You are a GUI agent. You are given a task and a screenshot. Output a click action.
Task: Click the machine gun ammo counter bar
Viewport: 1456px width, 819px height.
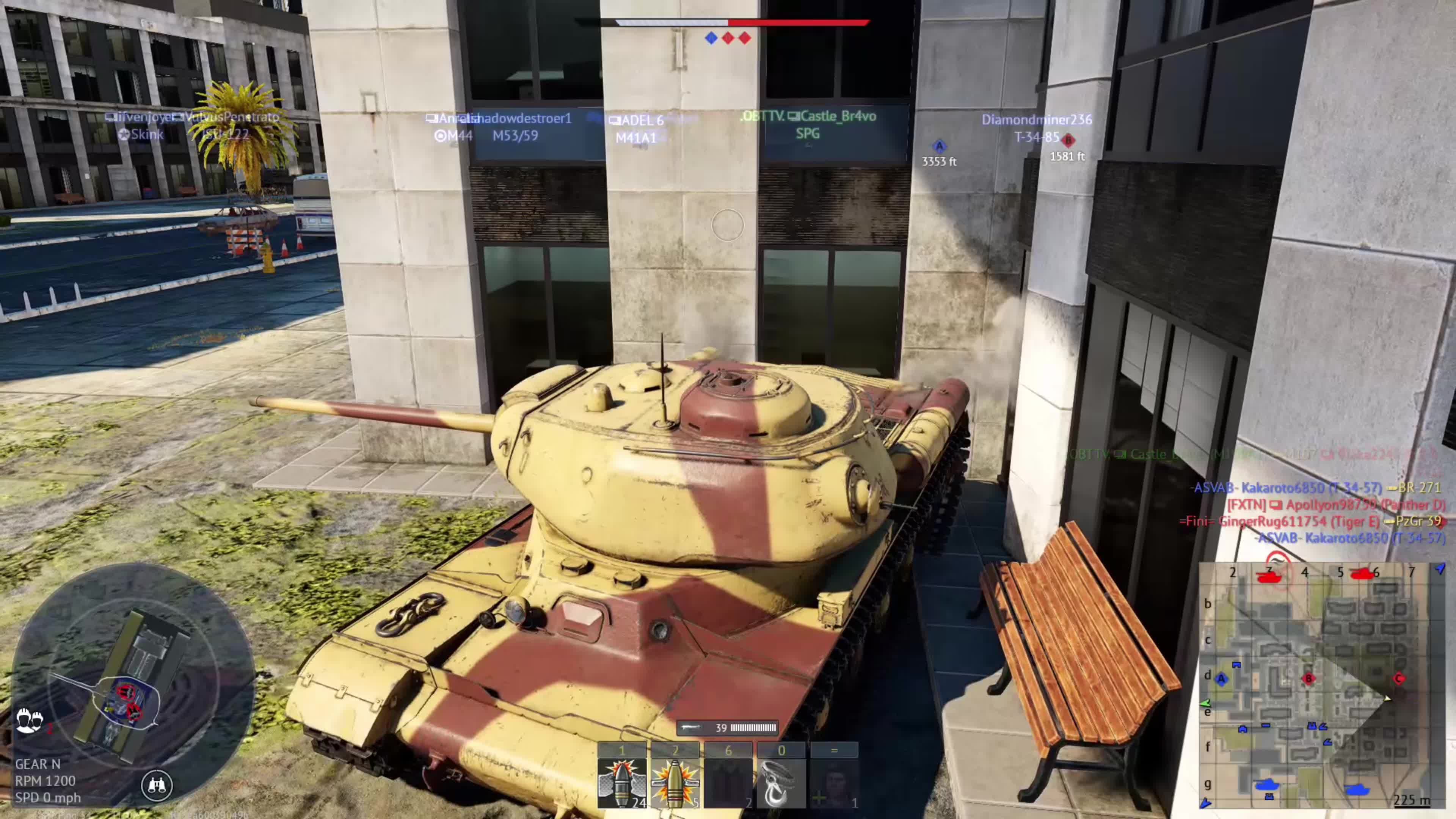tap(728, 728)
